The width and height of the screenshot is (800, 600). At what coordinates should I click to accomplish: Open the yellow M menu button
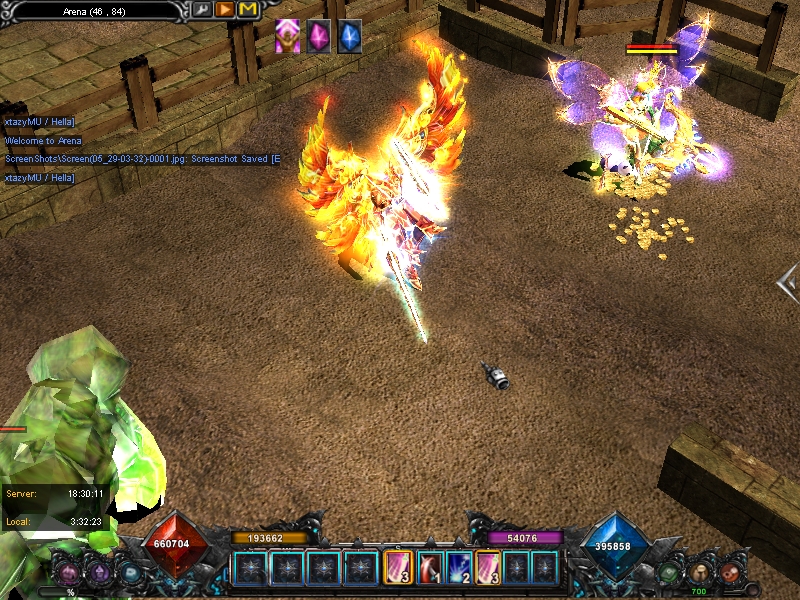point(247,10)
